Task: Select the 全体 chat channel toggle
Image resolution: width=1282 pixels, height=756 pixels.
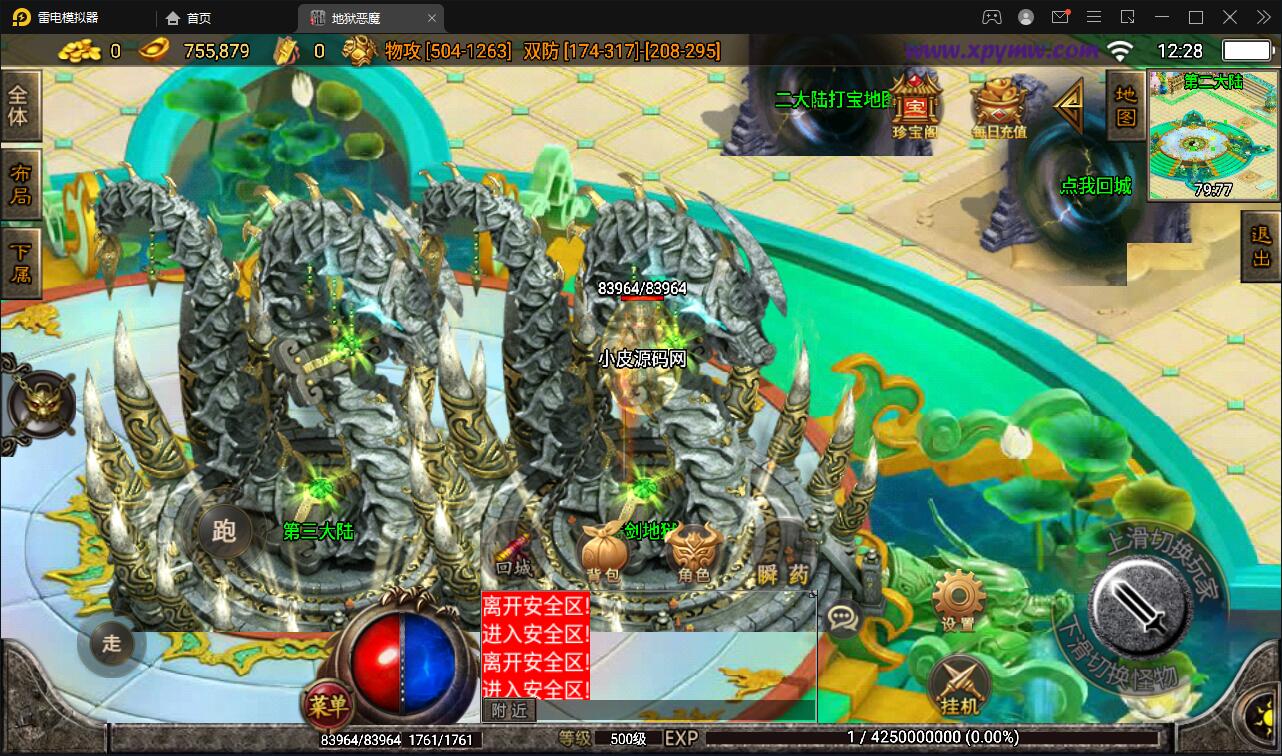Action: pos(21,105)
